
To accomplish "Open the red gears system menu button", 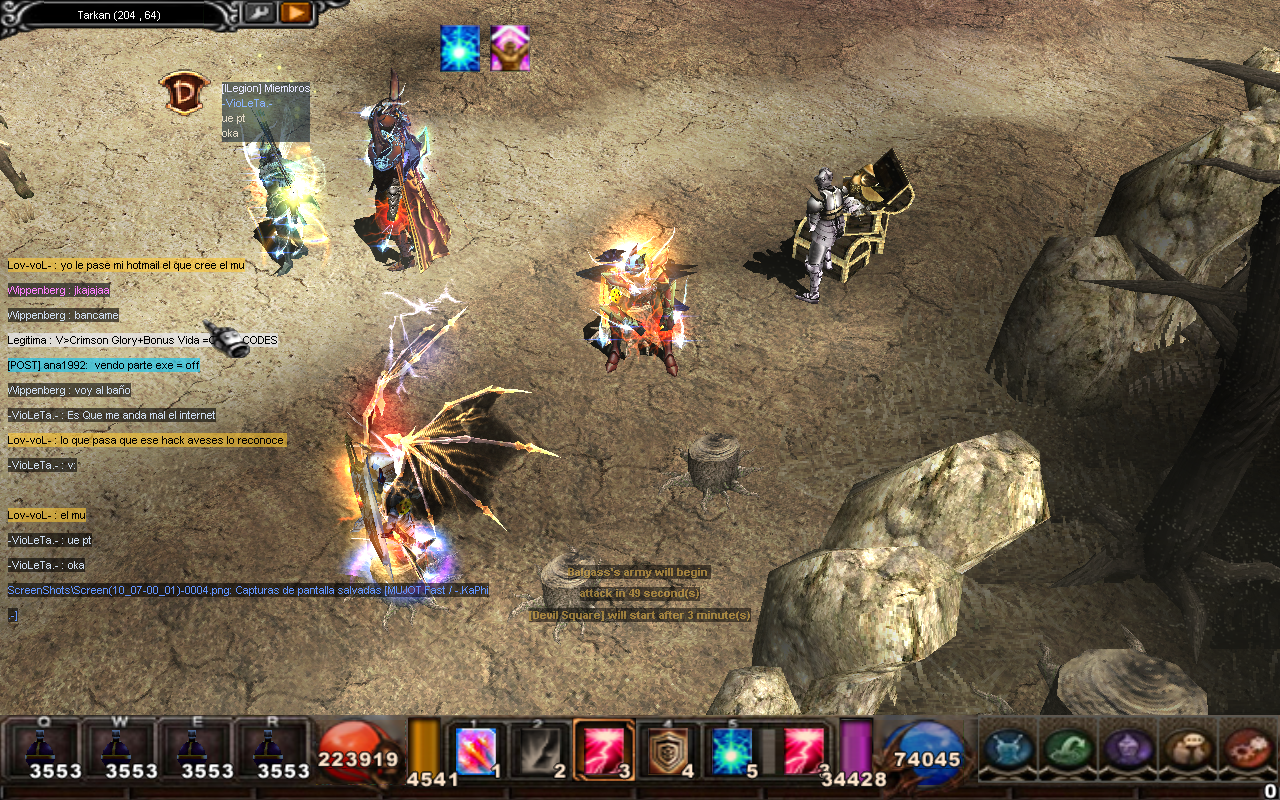I will click(x=1241, y=748).
